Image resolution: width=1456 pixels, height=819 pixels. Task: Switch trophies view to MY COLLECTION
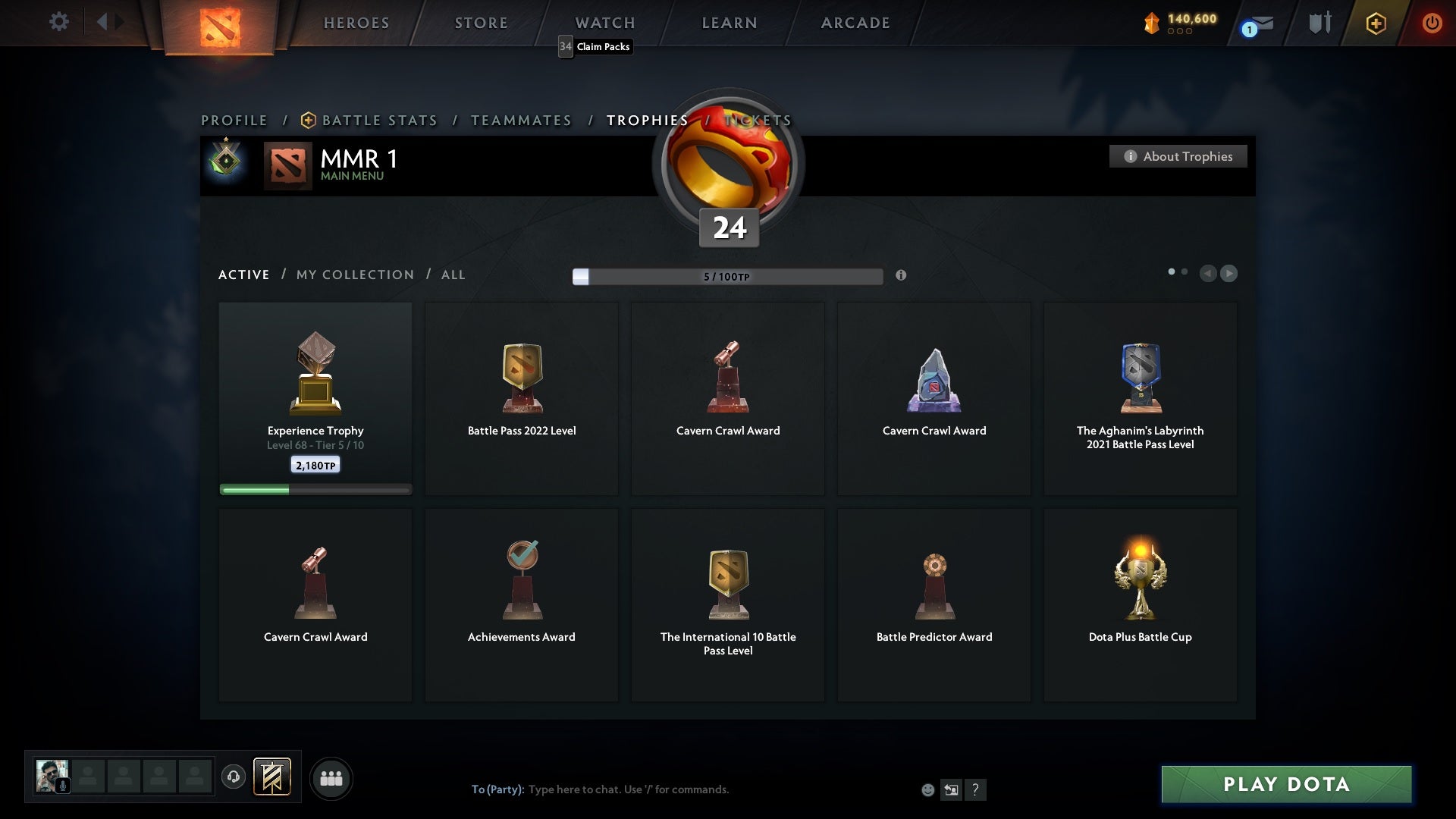tap(354, 275)
